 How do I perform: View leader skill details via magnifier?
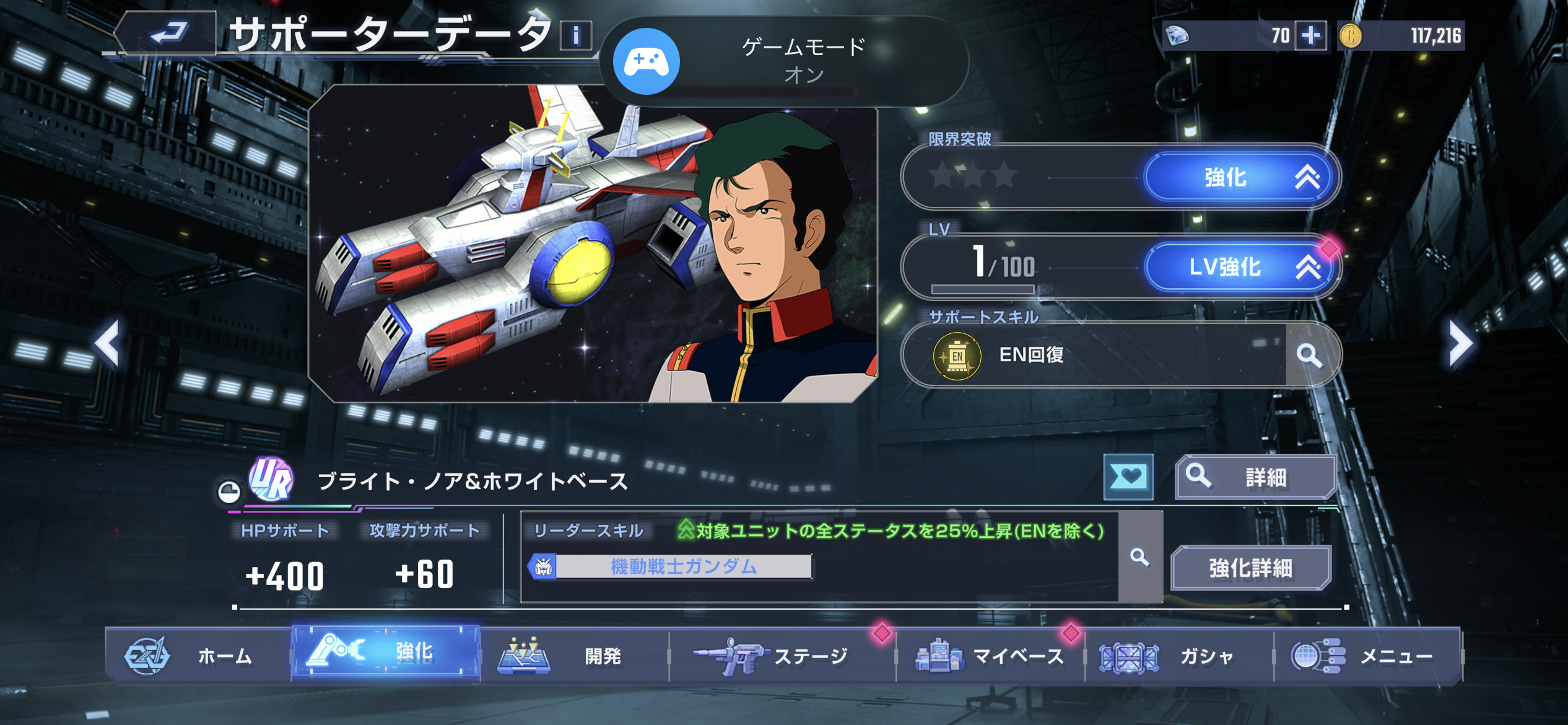tap(1139, 557)
